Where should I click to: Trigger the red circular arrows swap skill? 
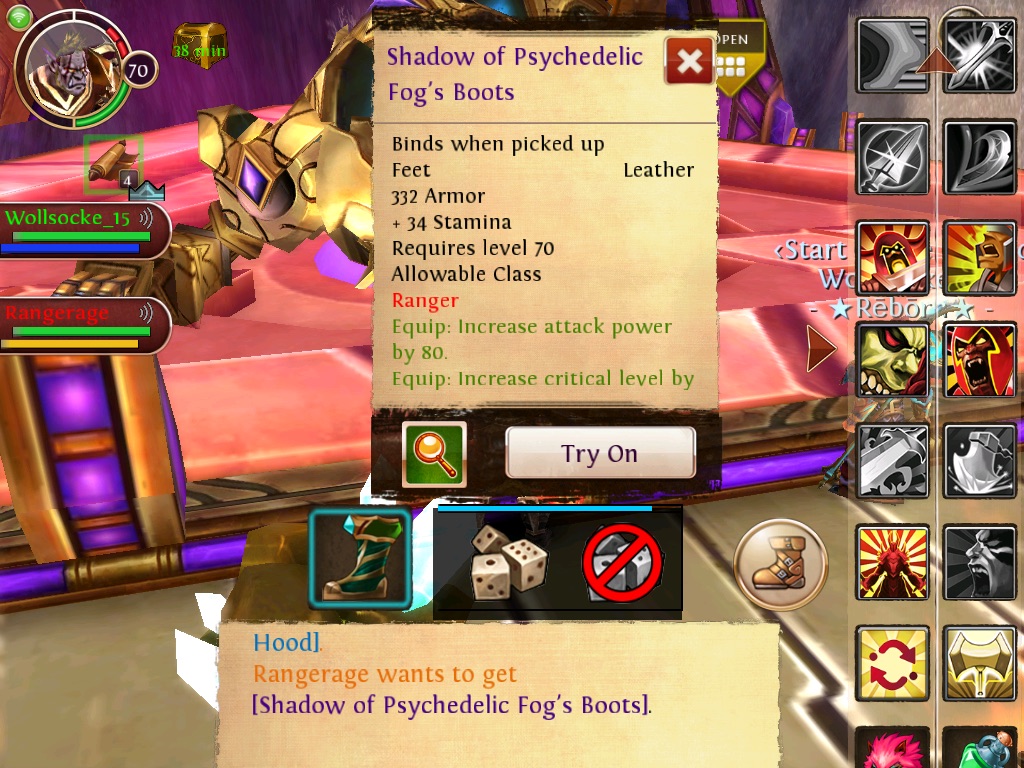893,663
